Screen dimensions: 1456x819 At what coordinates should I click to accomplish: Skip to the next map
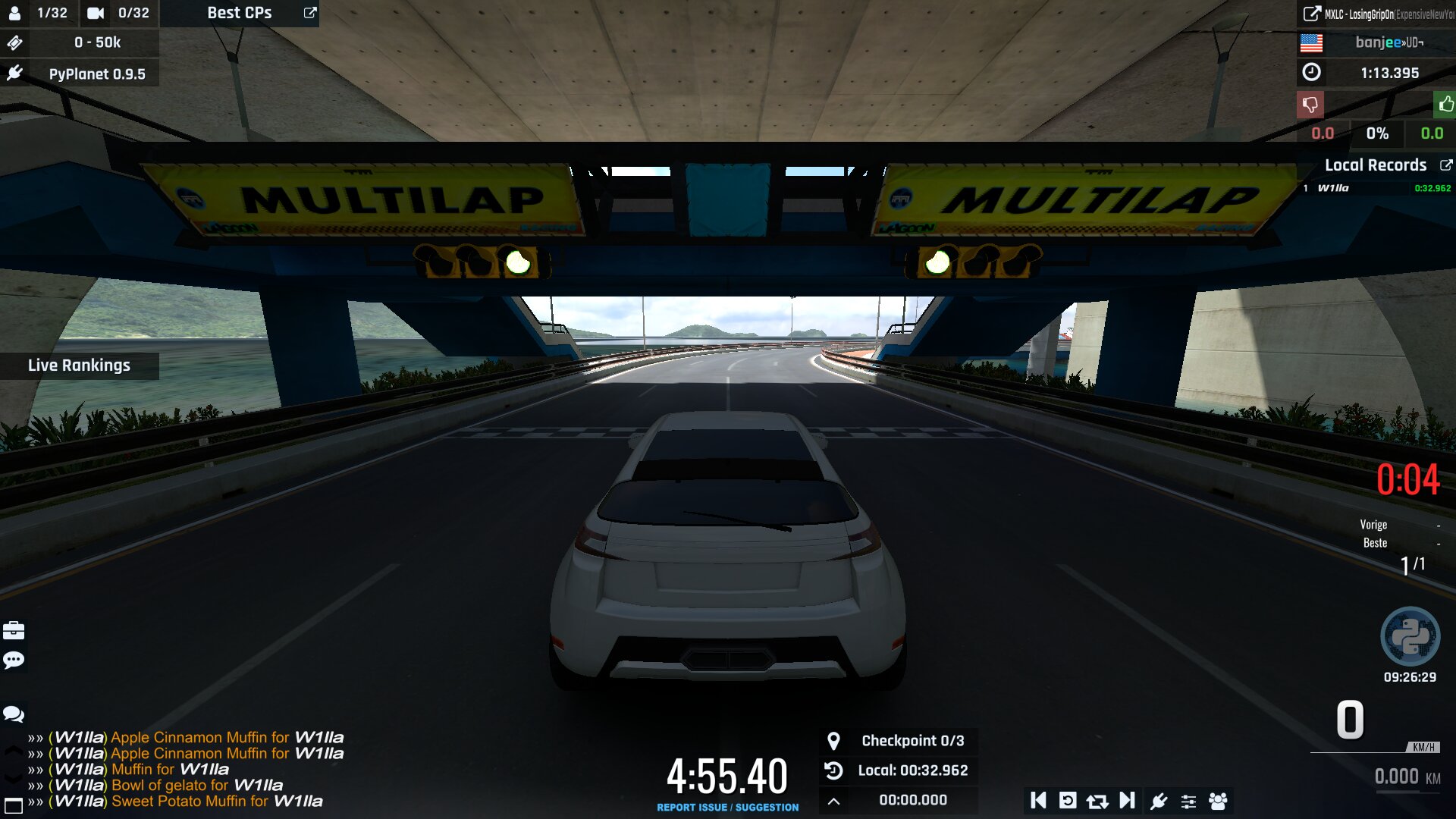[x=1127, y=801]
